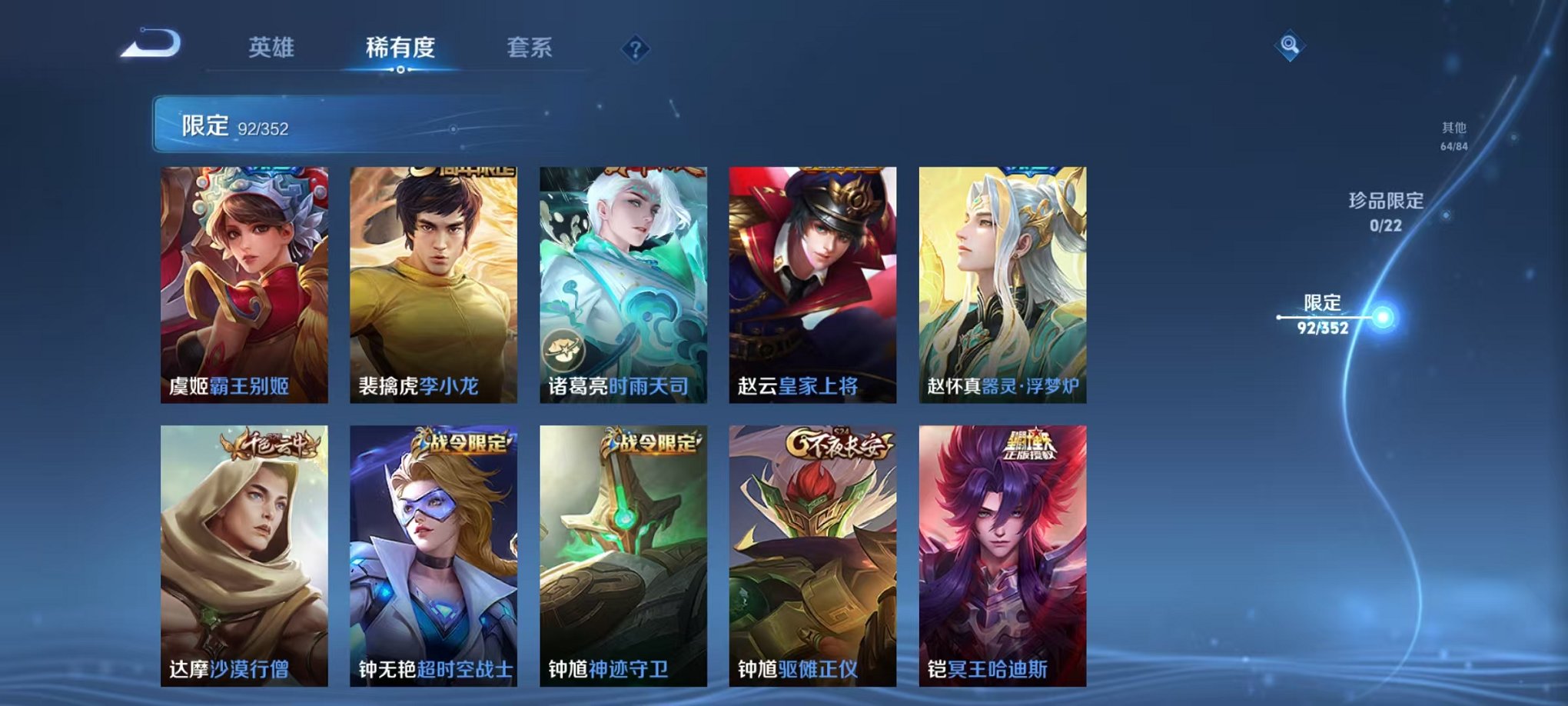This screenshot has width=1568, height=706.
Task: Select the 裴擒虎李小龙 skin thumbnail
Action: click(x=434, y=285)
